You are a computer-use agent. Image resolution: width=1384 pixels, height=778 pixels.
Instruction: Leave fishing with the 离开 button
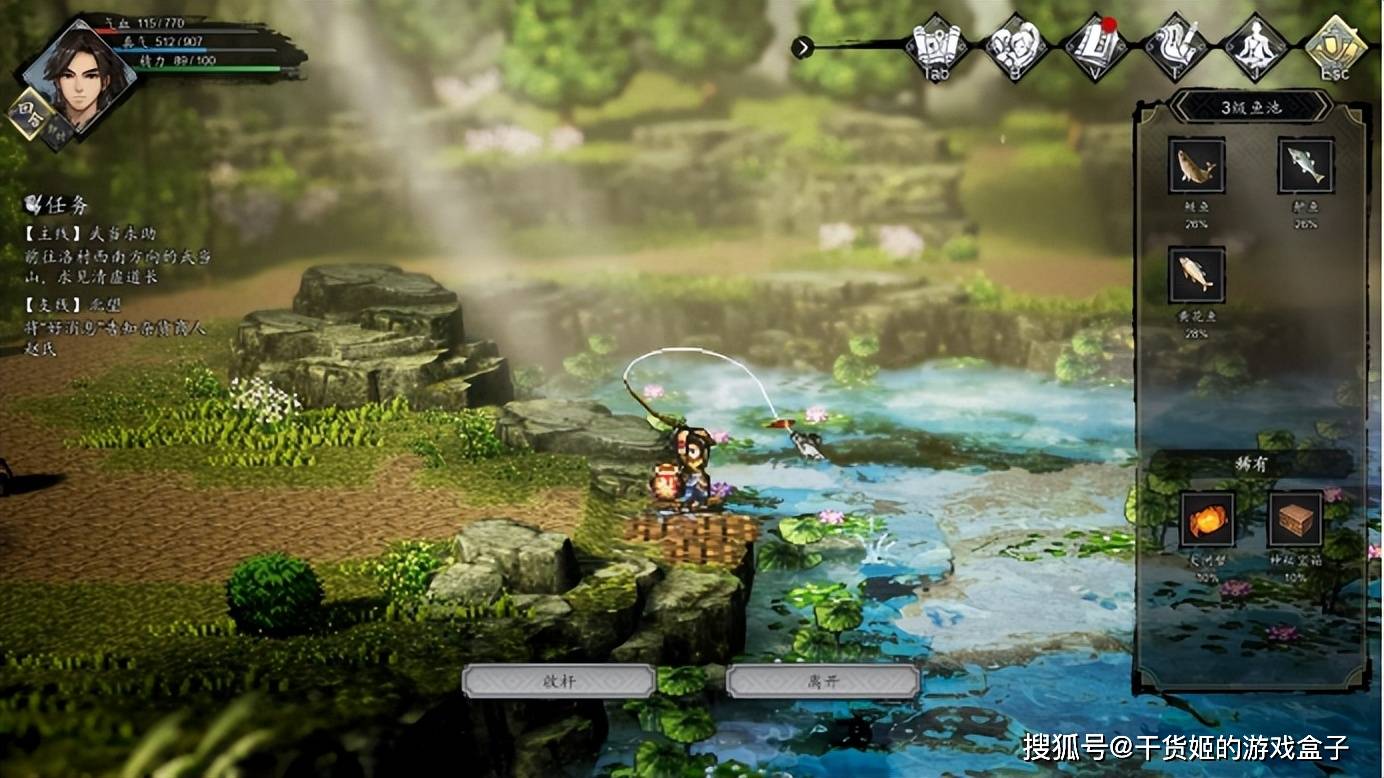[822, 681]
